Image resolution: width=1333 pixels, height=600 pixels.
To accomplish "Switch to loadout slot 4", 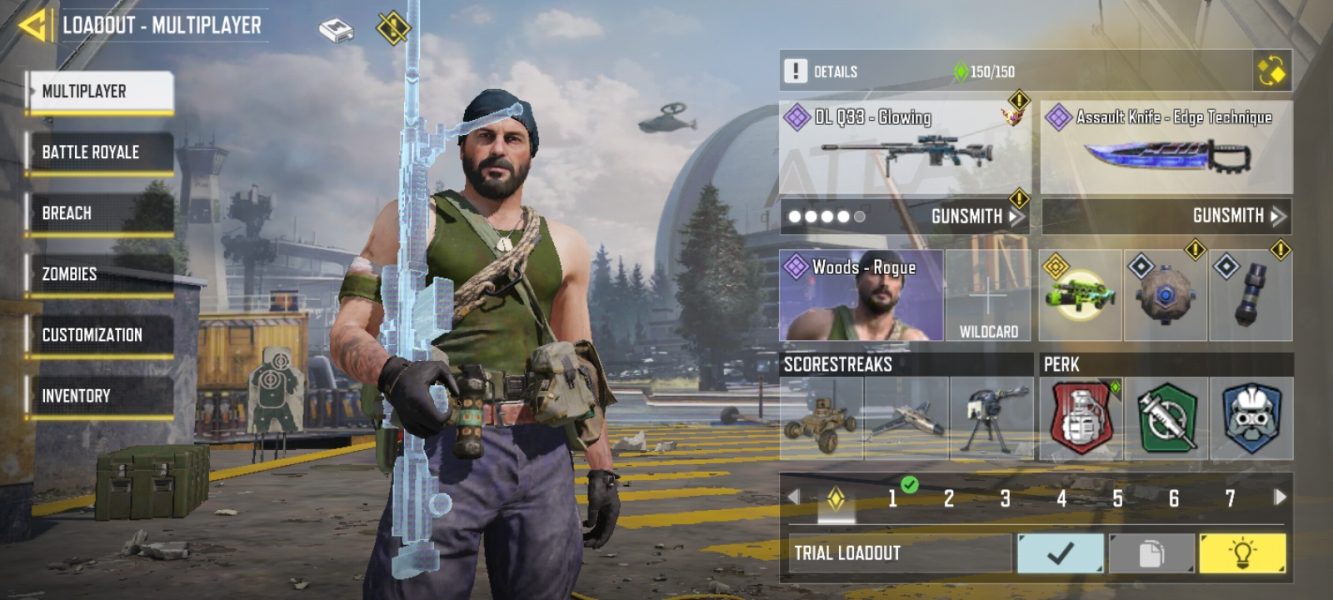I will tap(1061, 498).
